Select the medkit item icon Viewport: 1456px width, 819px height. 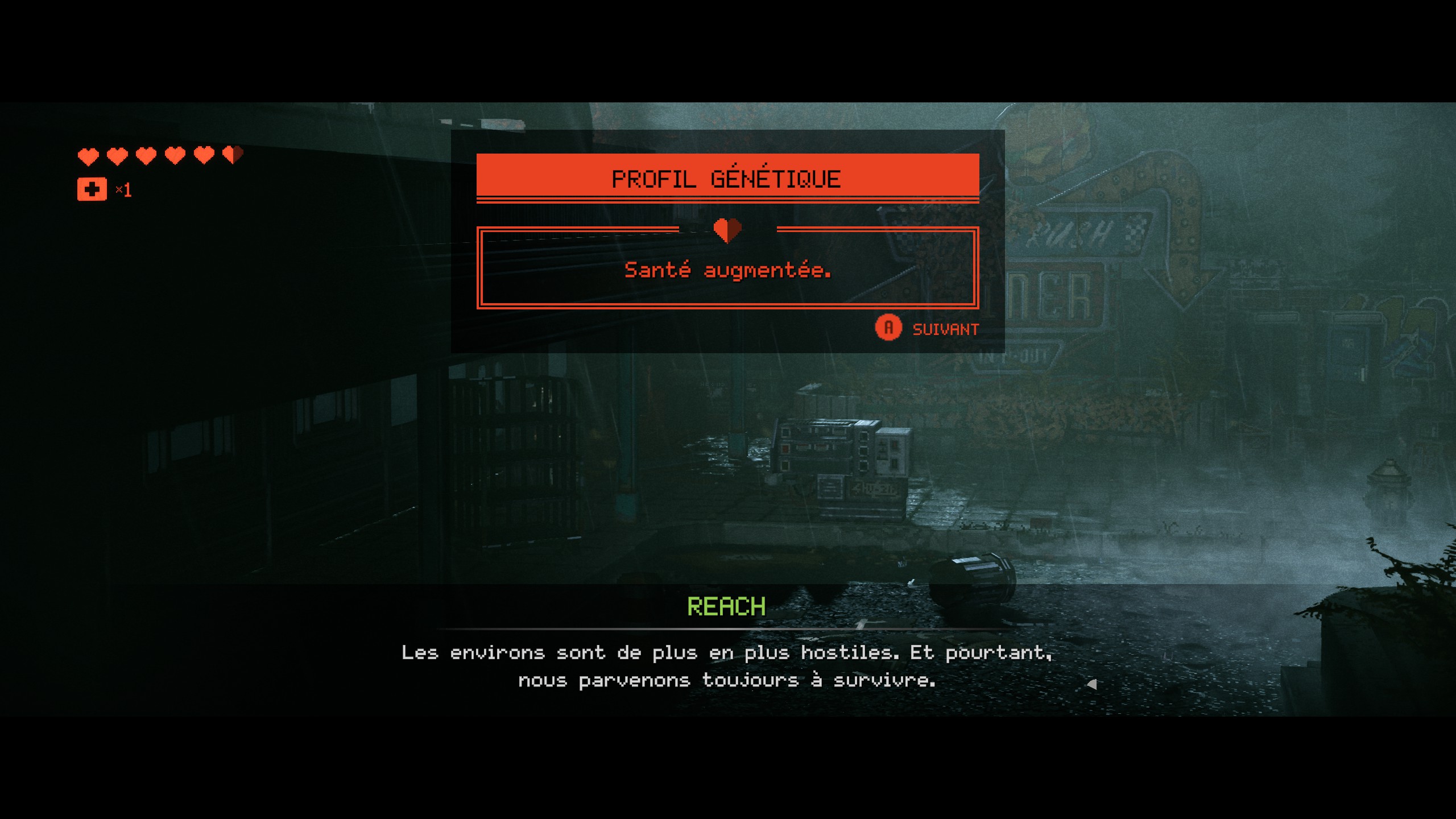click(92, 189)
